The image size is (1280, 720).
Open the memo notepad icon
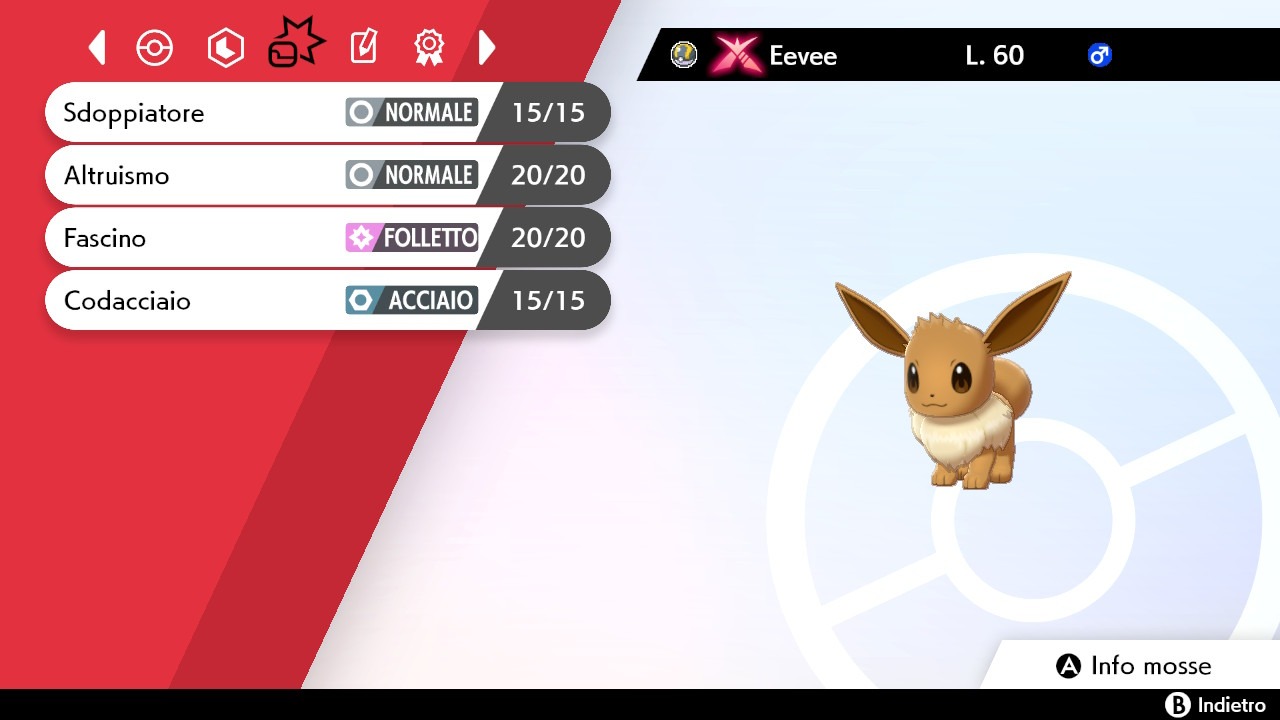pos(362,46)
